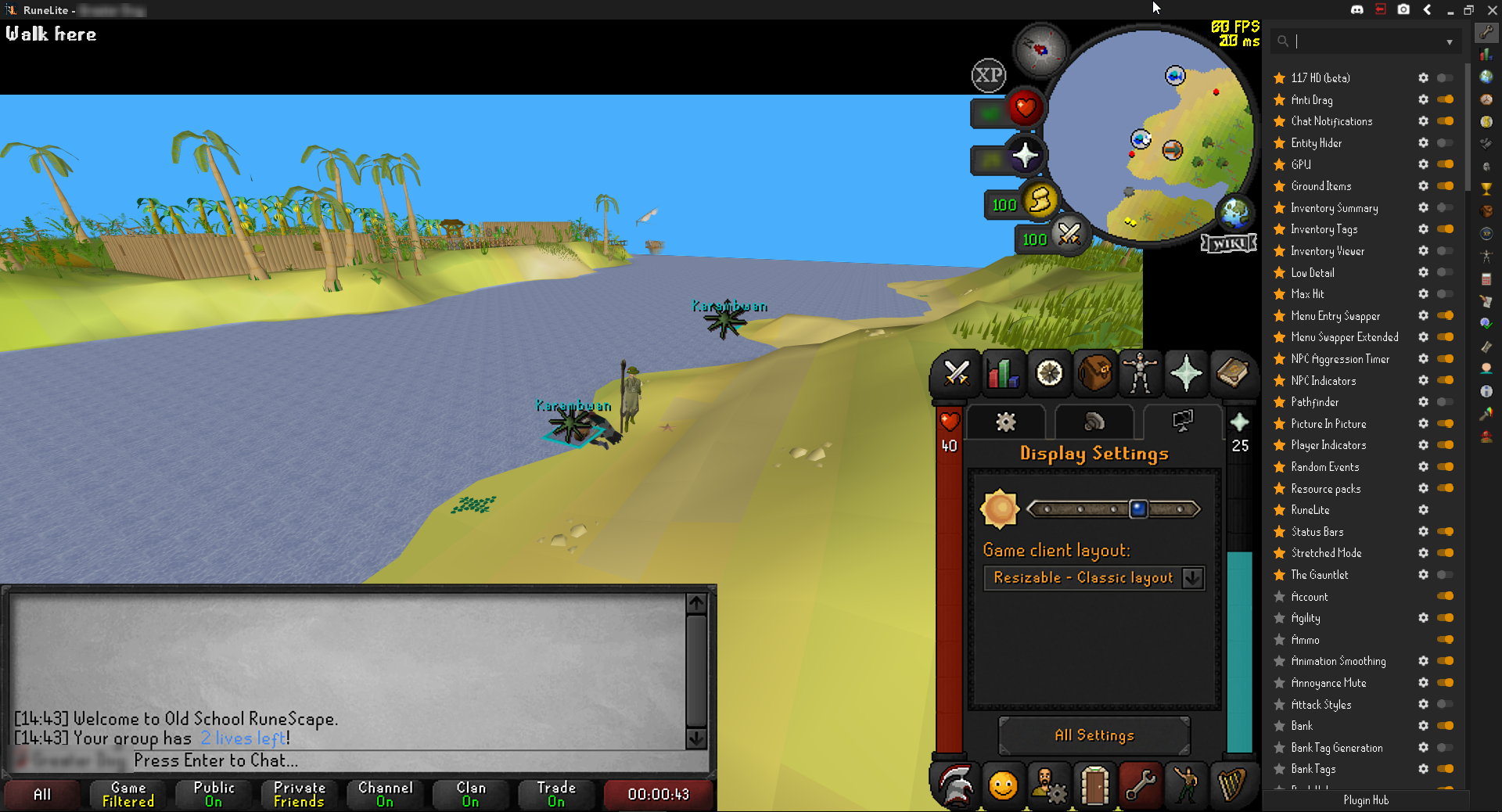The image size is (1502, 812).
Task: Open the plugin search dropdown arrow
Action: tap(1449, 41)
